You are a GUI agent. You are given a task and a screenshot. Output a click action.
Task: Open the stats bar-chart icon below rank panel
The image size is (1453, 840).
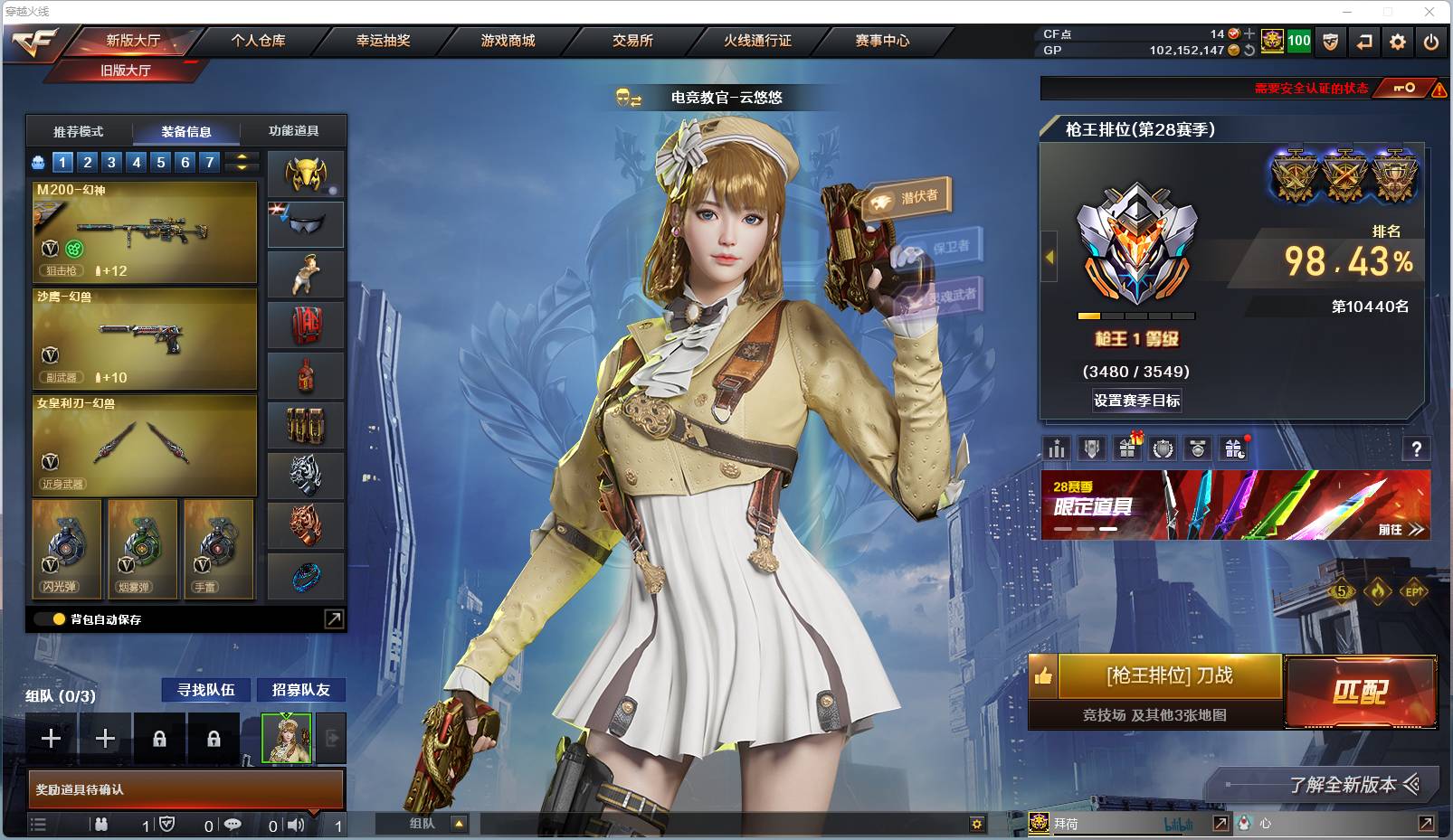[1056, 447]
